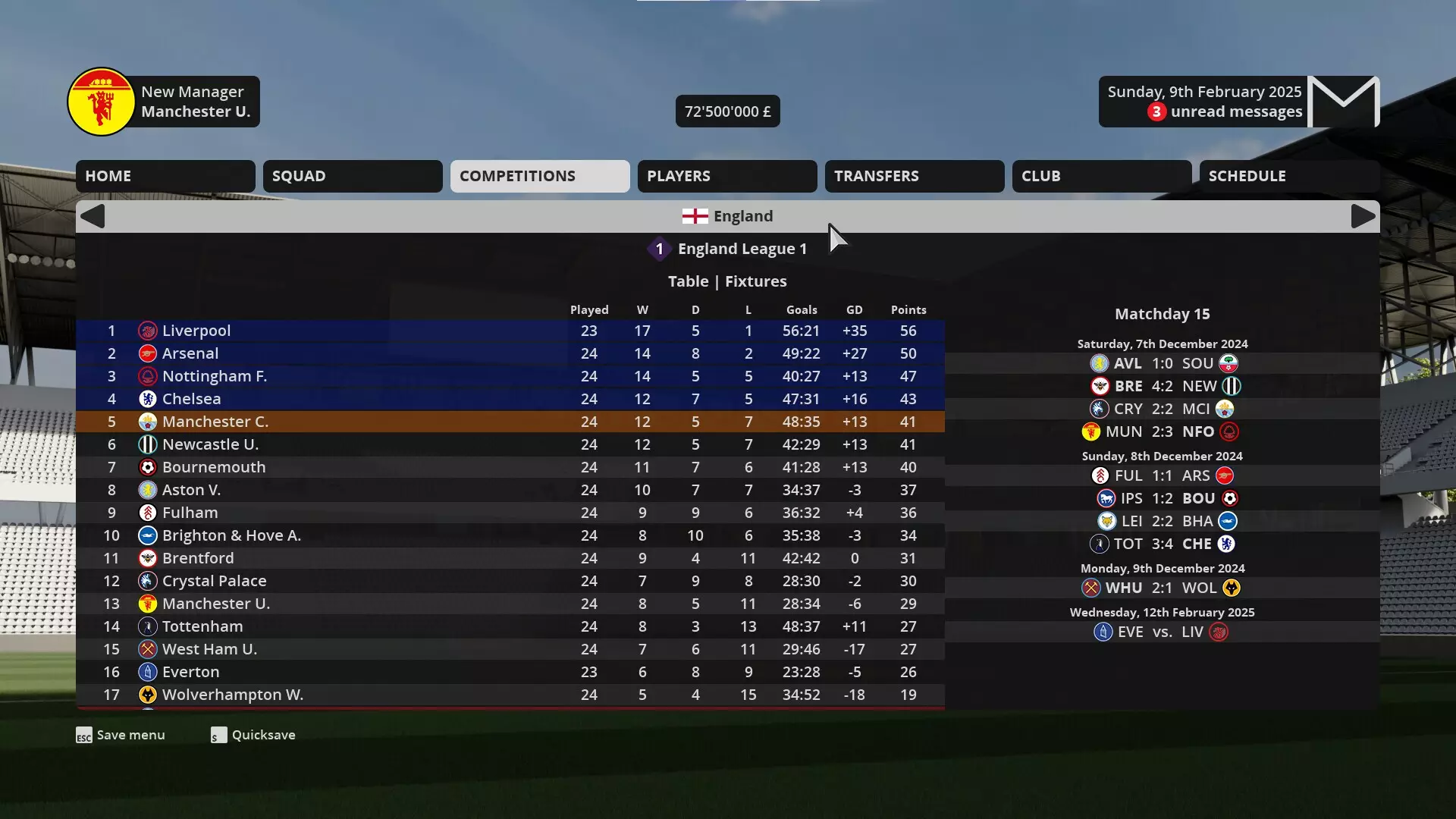Open the Squad tab
1456x819 pixels.
[352, 176]
